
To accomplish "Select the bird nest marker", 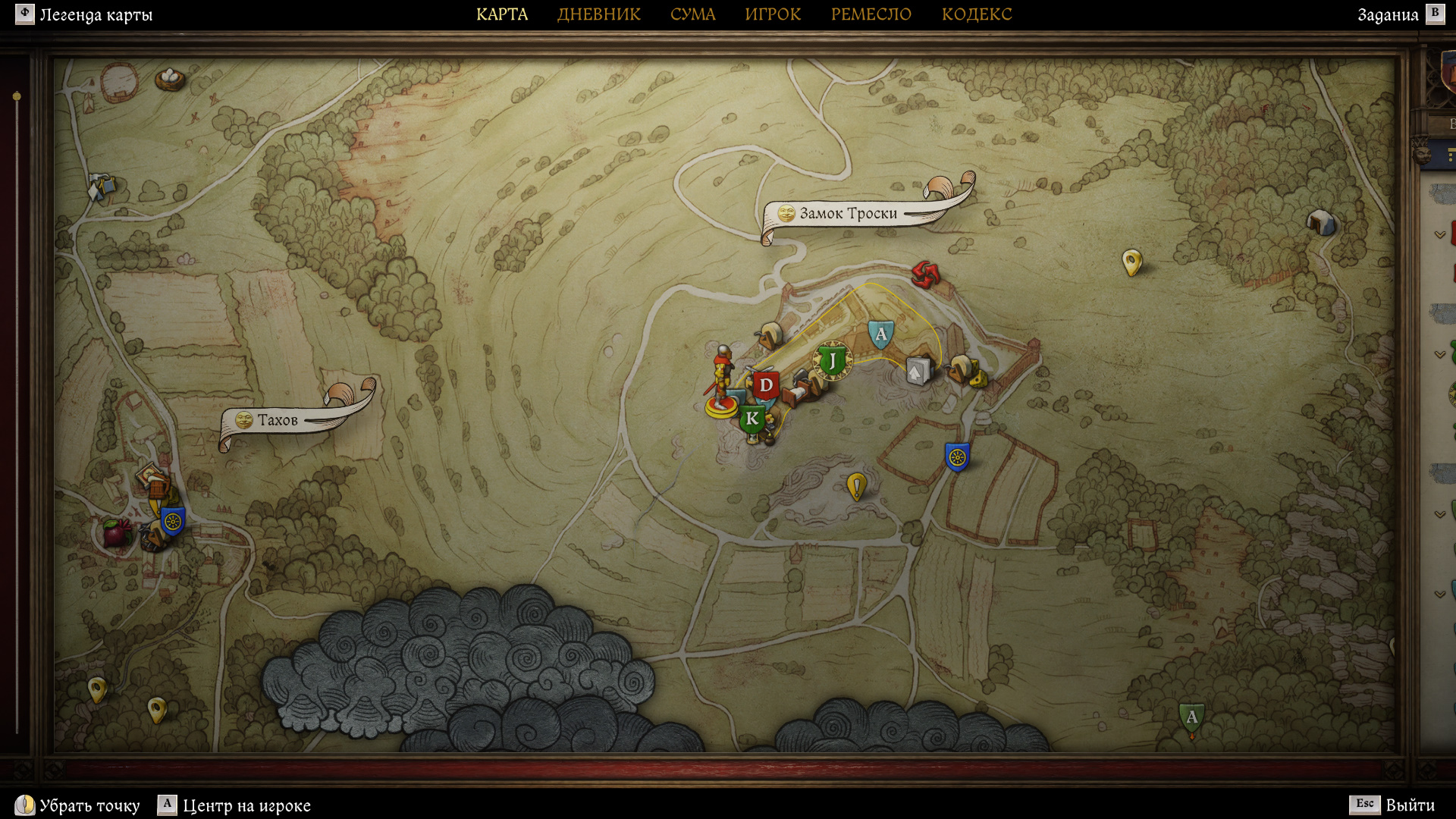I will (x=170, y=77).
